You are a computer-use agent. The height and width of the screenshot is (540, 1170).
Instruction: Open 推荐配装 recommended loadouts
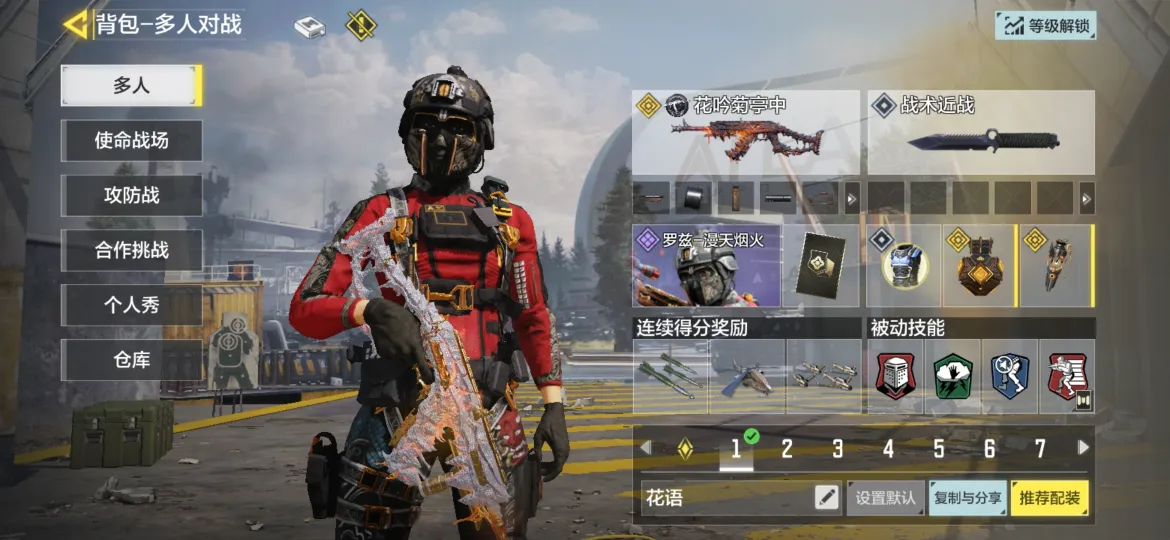point(1049,497)
